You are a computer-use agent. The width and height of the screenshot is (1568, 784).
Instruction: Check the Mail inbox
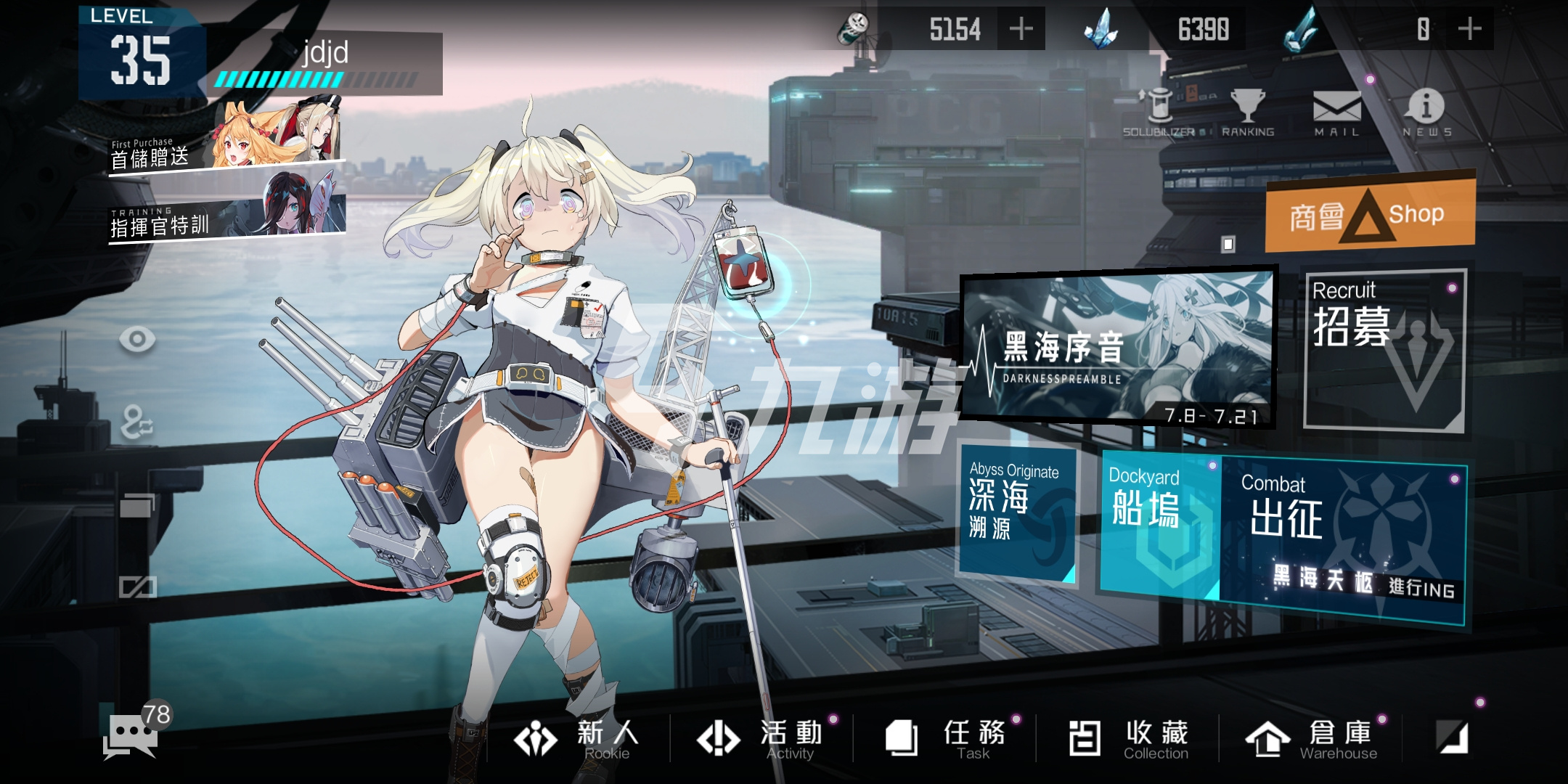click(x=1337, y=113)
